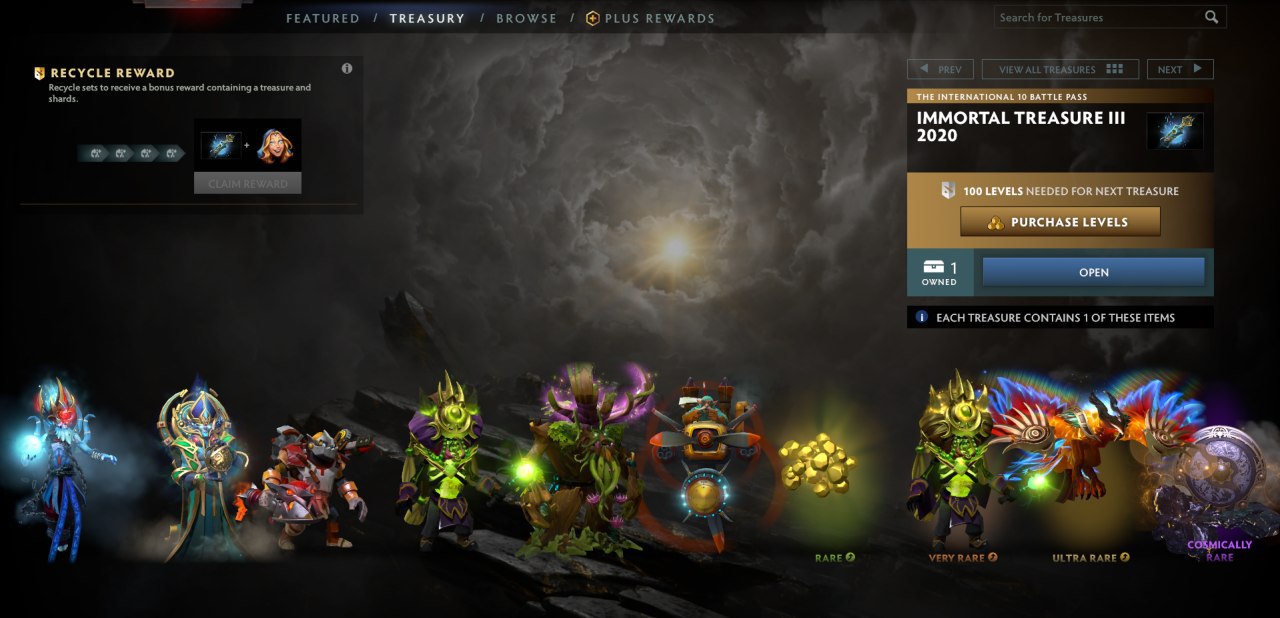Viewport: 1280px width, 618px height.
Task: View all treasures grid
Action: point(1060,69)
